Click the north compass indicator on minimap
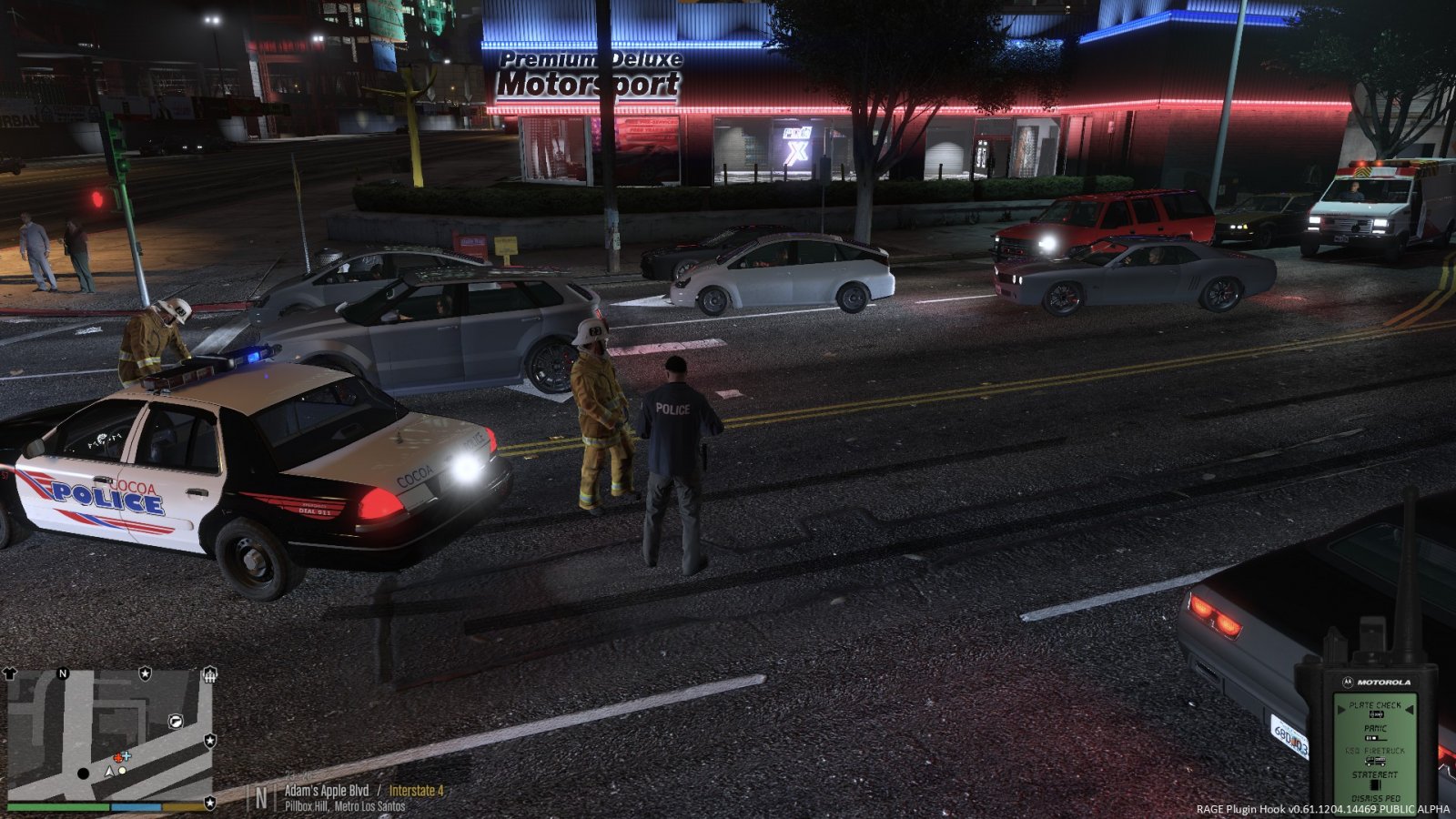 (x=63, y=673)
